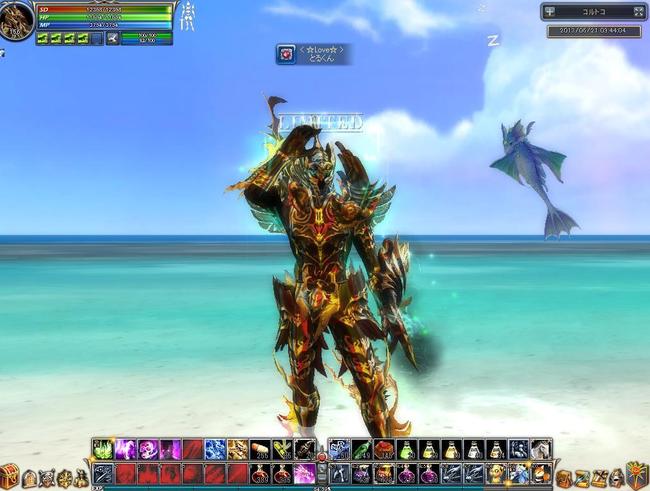
Task: Select the orange capsule item slot
Action: [260, 449]
